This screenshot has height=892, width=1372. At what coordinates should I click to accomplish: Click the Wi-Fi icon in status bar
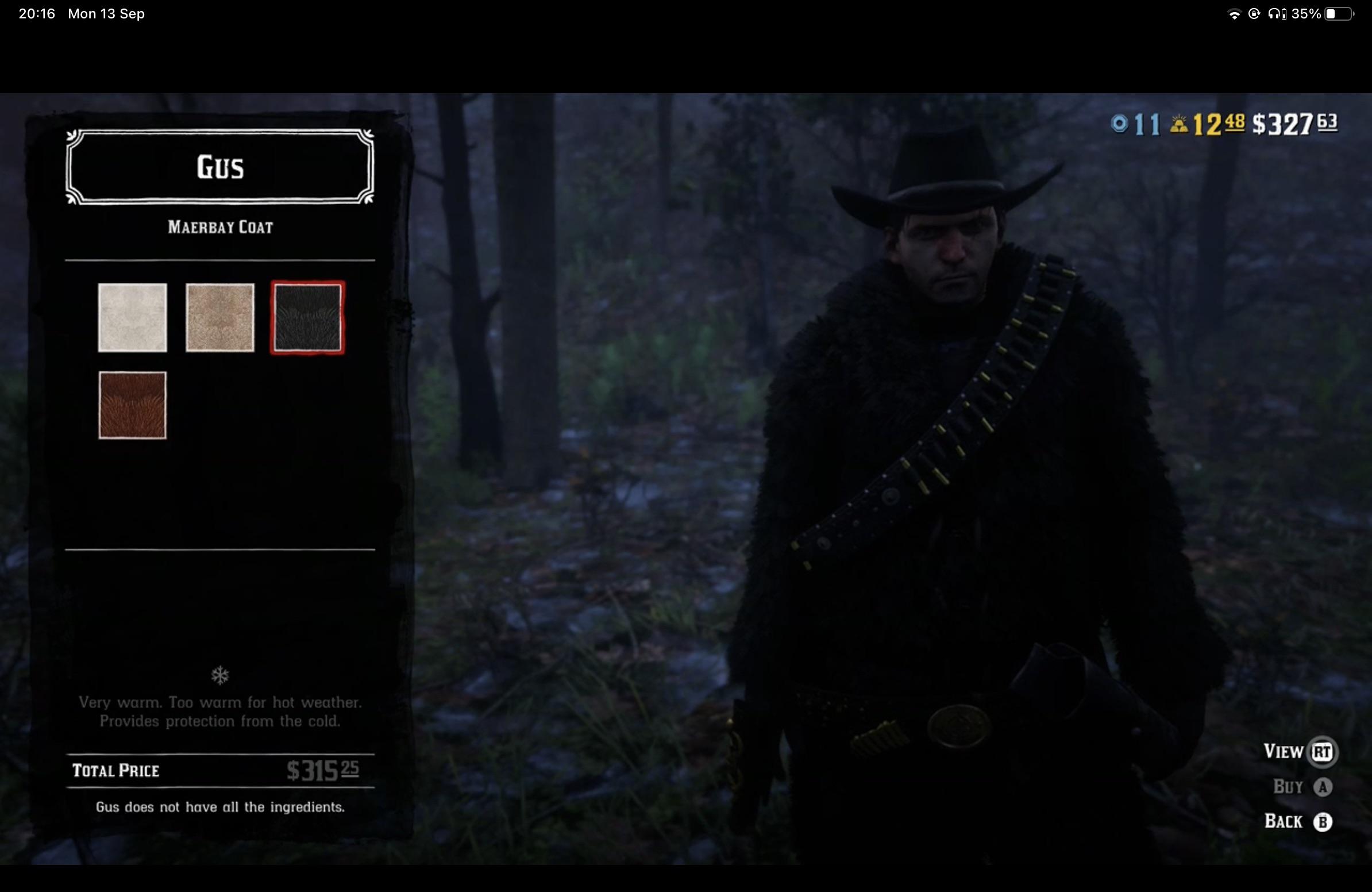coord(1234,14)
